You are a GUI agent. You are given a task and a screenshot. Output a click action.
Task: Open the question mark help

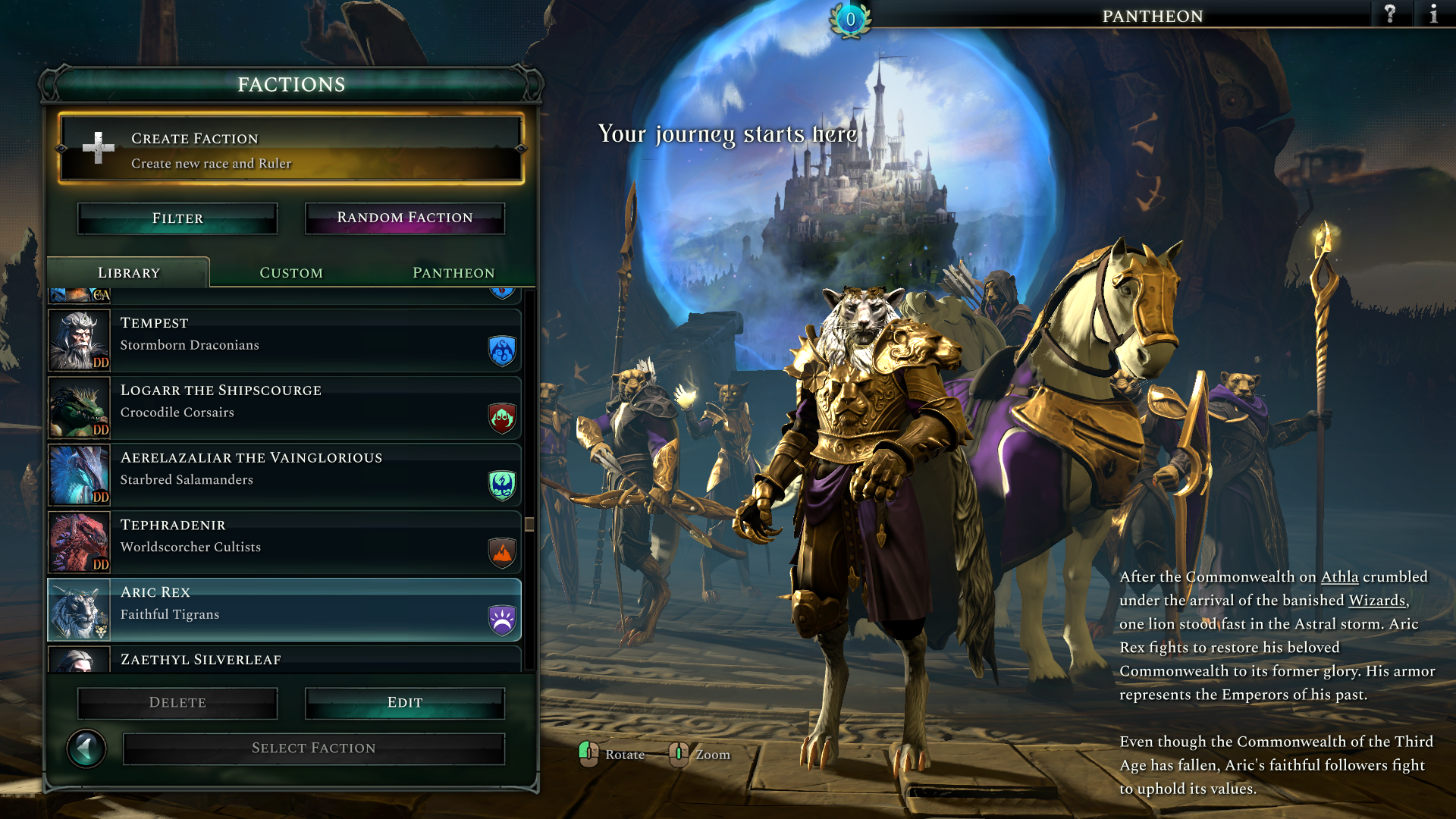(x=1390, y=14)
